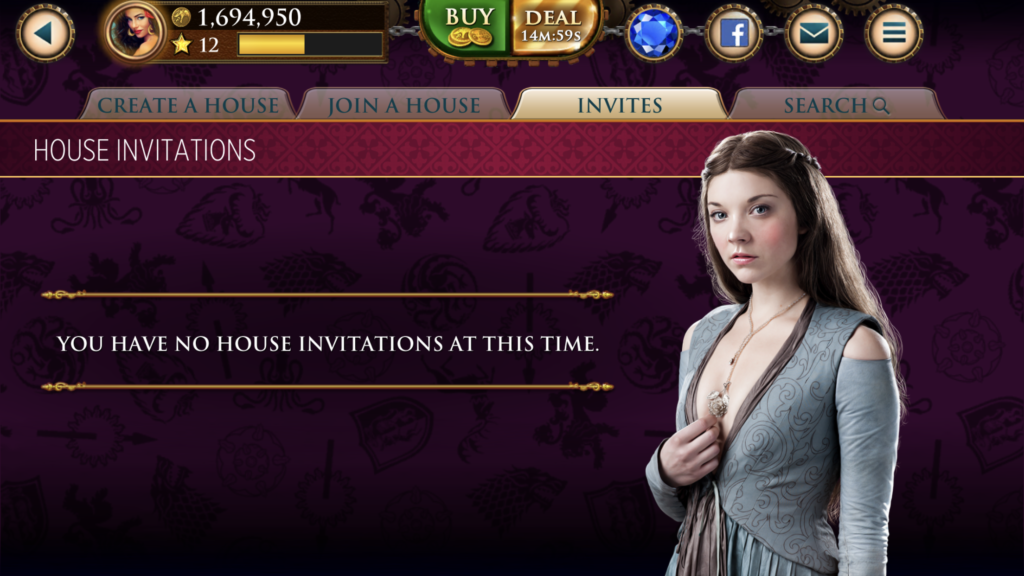
Task: Open the mail envelope inbox
Action: tap(814, 34)
